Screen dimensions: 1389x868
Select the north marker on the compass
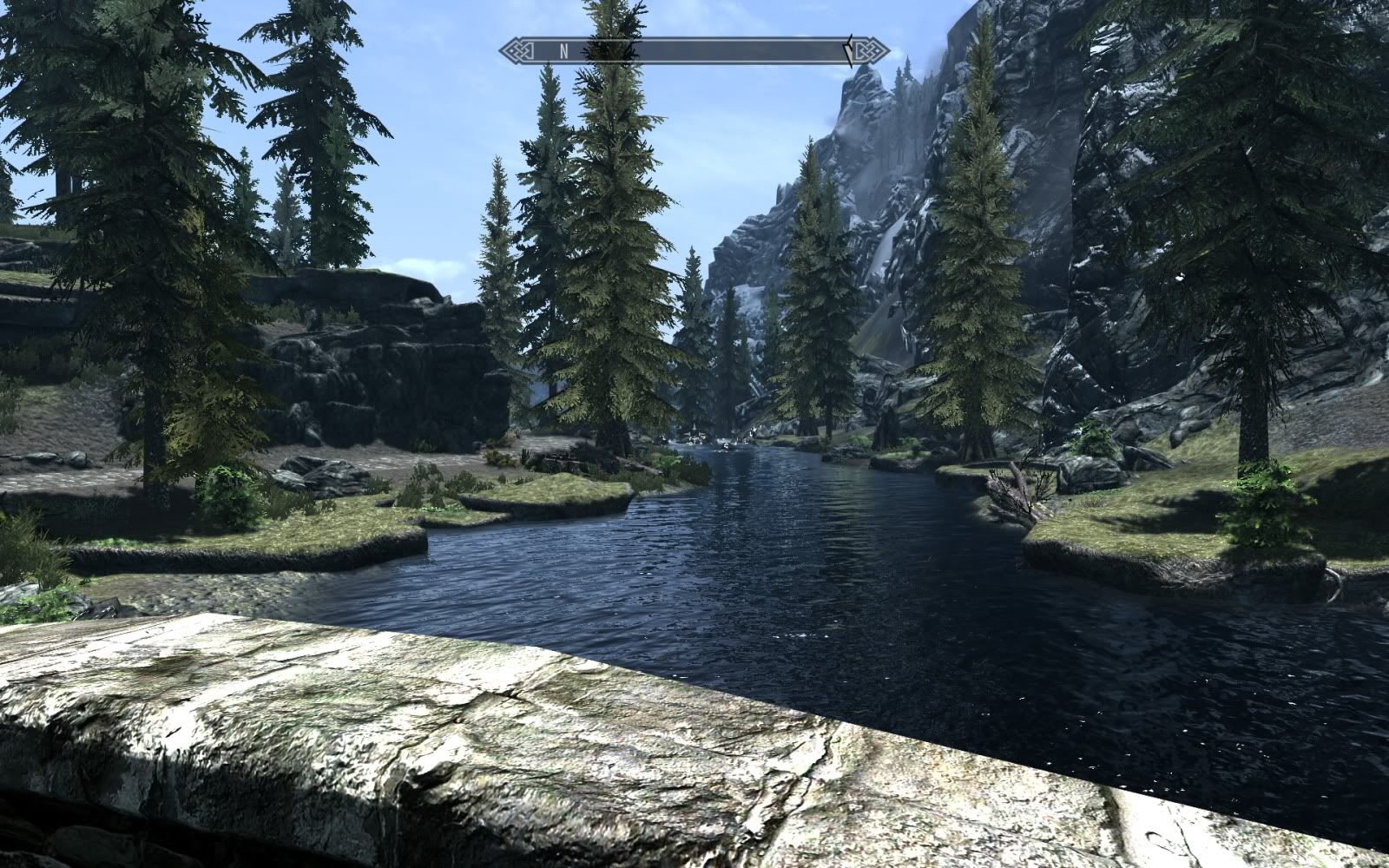pyautogui.click(x=563, y=50)
